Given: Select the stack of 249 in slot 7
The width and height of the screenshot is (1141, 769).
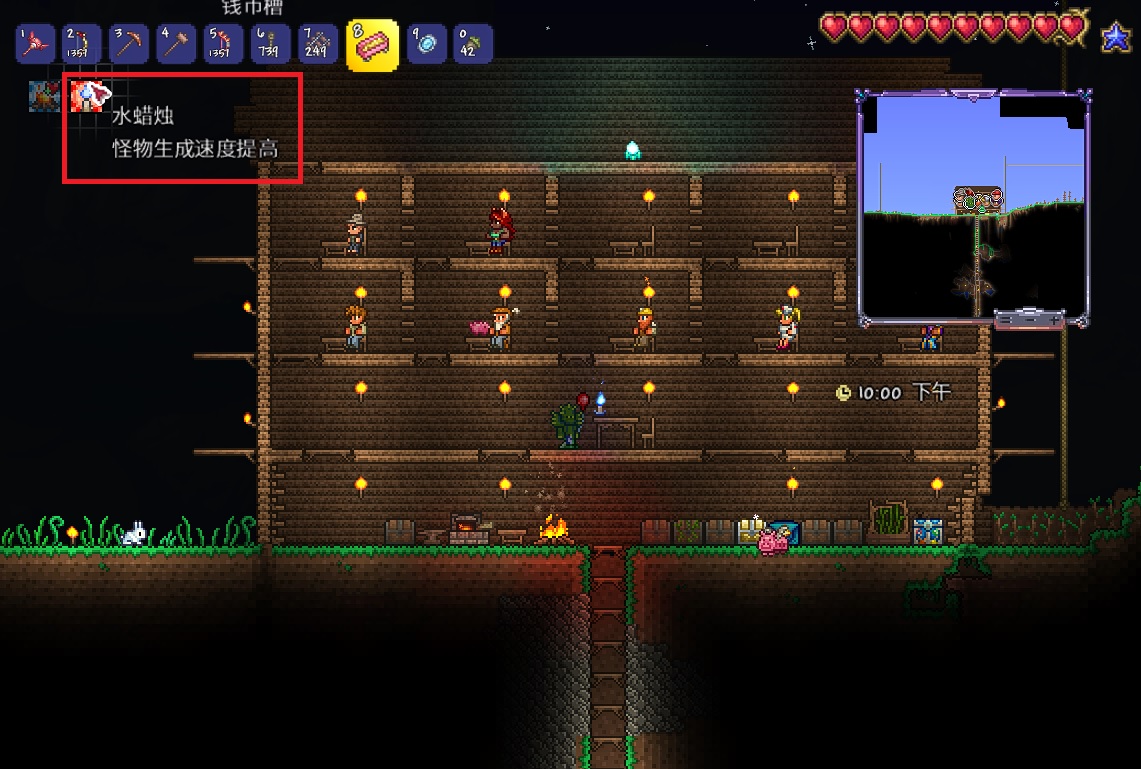Looking at the screenshot, I should 318,44.
